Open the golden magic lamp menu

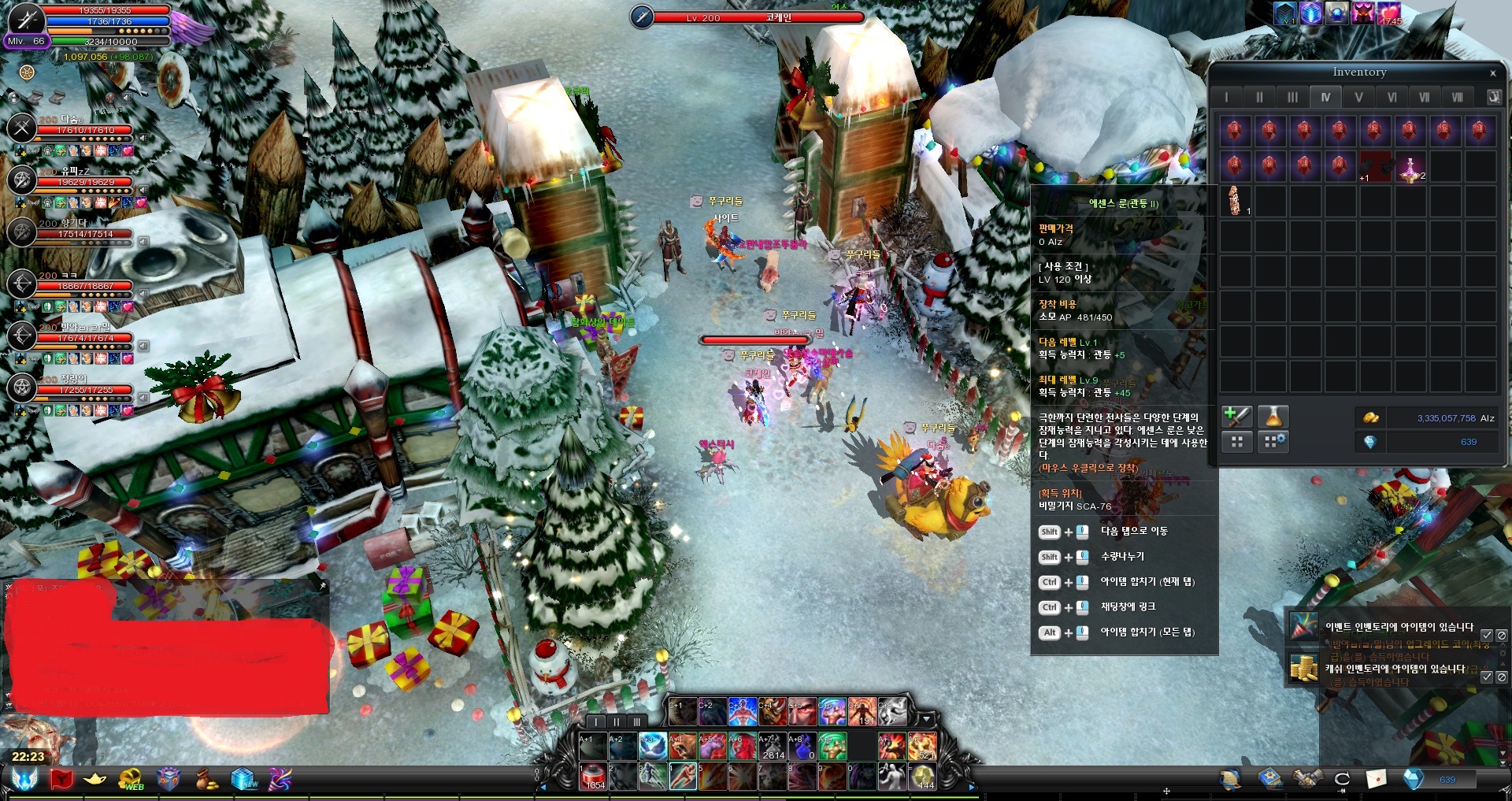click(x=94, y=780)
